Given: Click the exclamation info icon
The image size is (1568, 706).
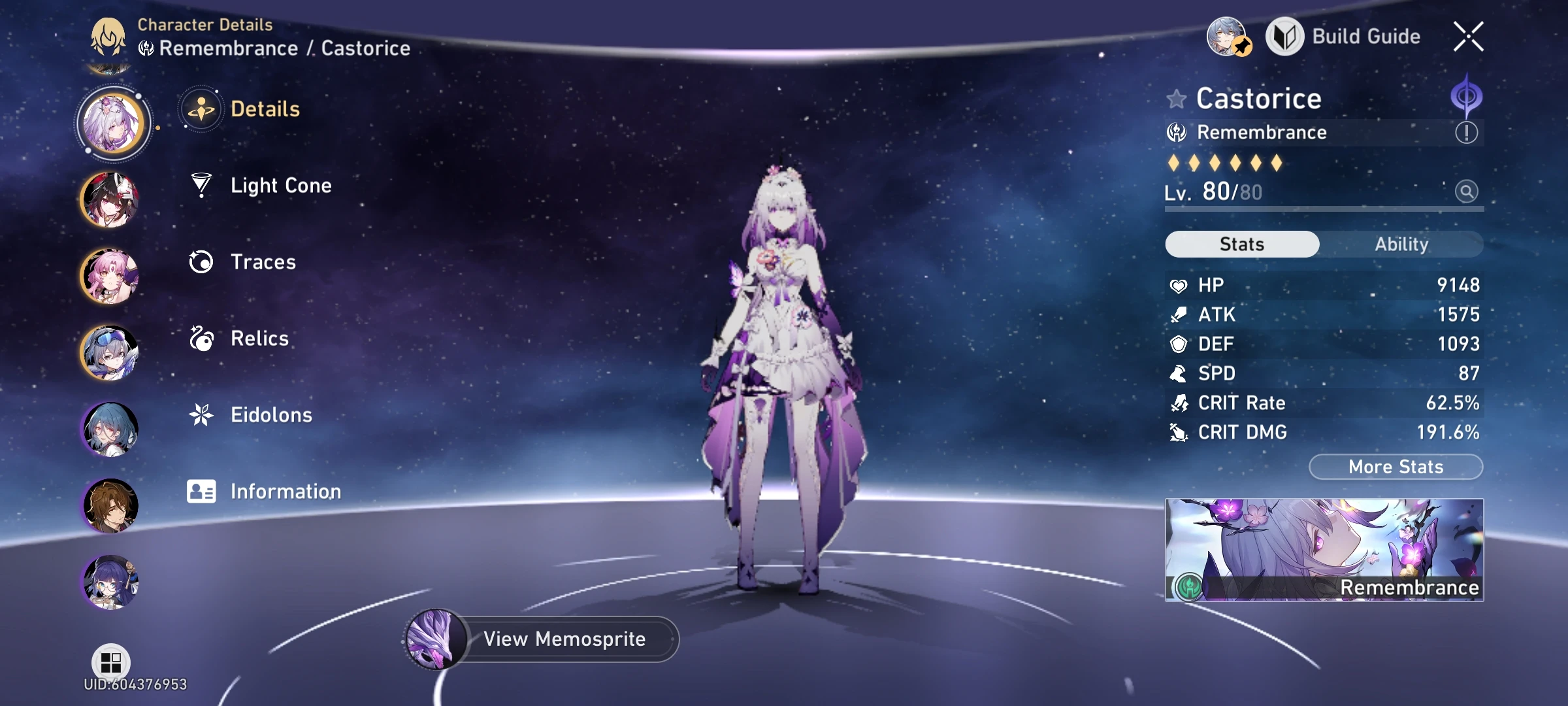Looking at the screenshot, I should coord(1466,133).
